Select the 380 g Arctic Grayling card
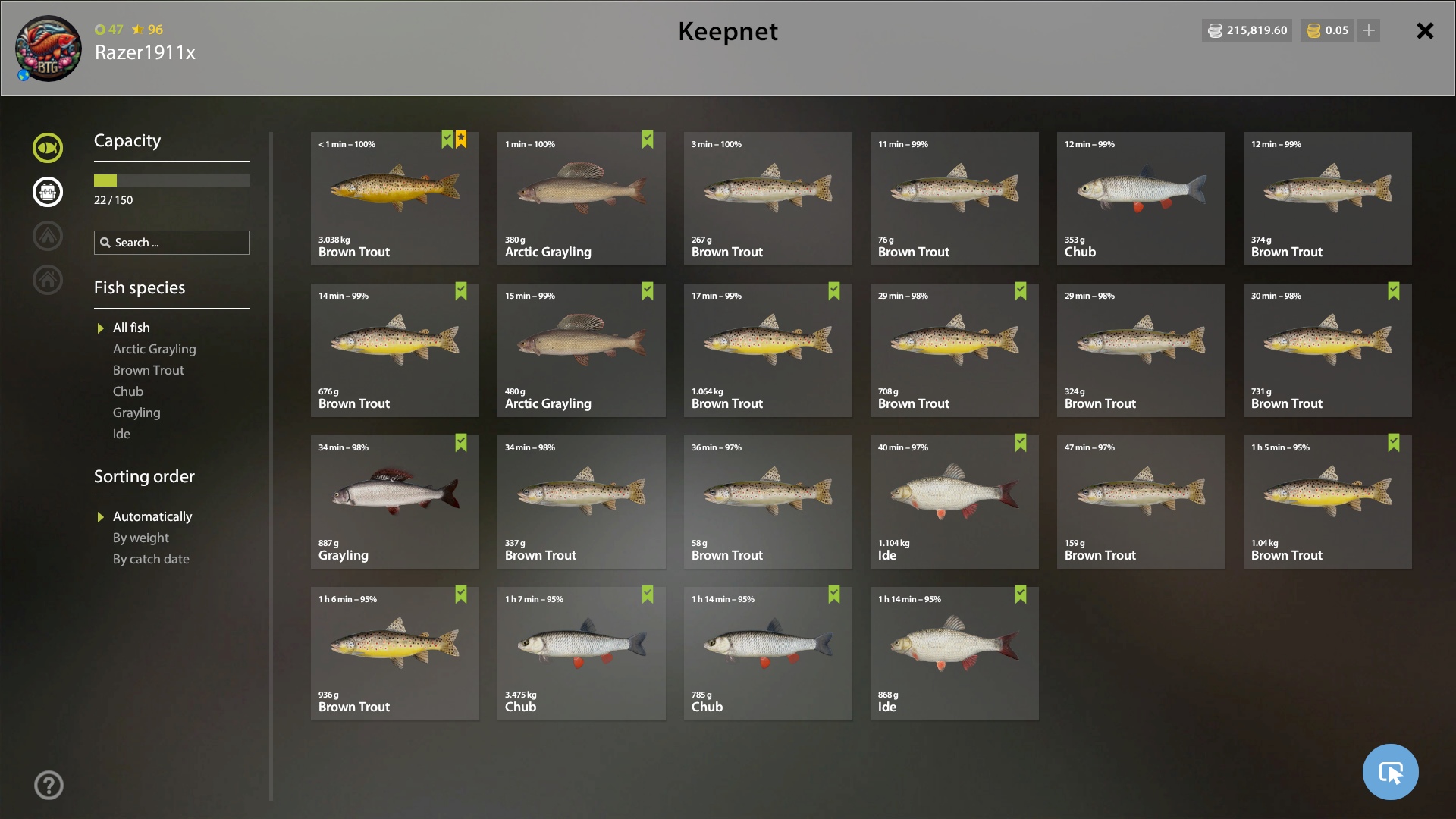Viewport: 1456px width, 819px height. point(581,199)
